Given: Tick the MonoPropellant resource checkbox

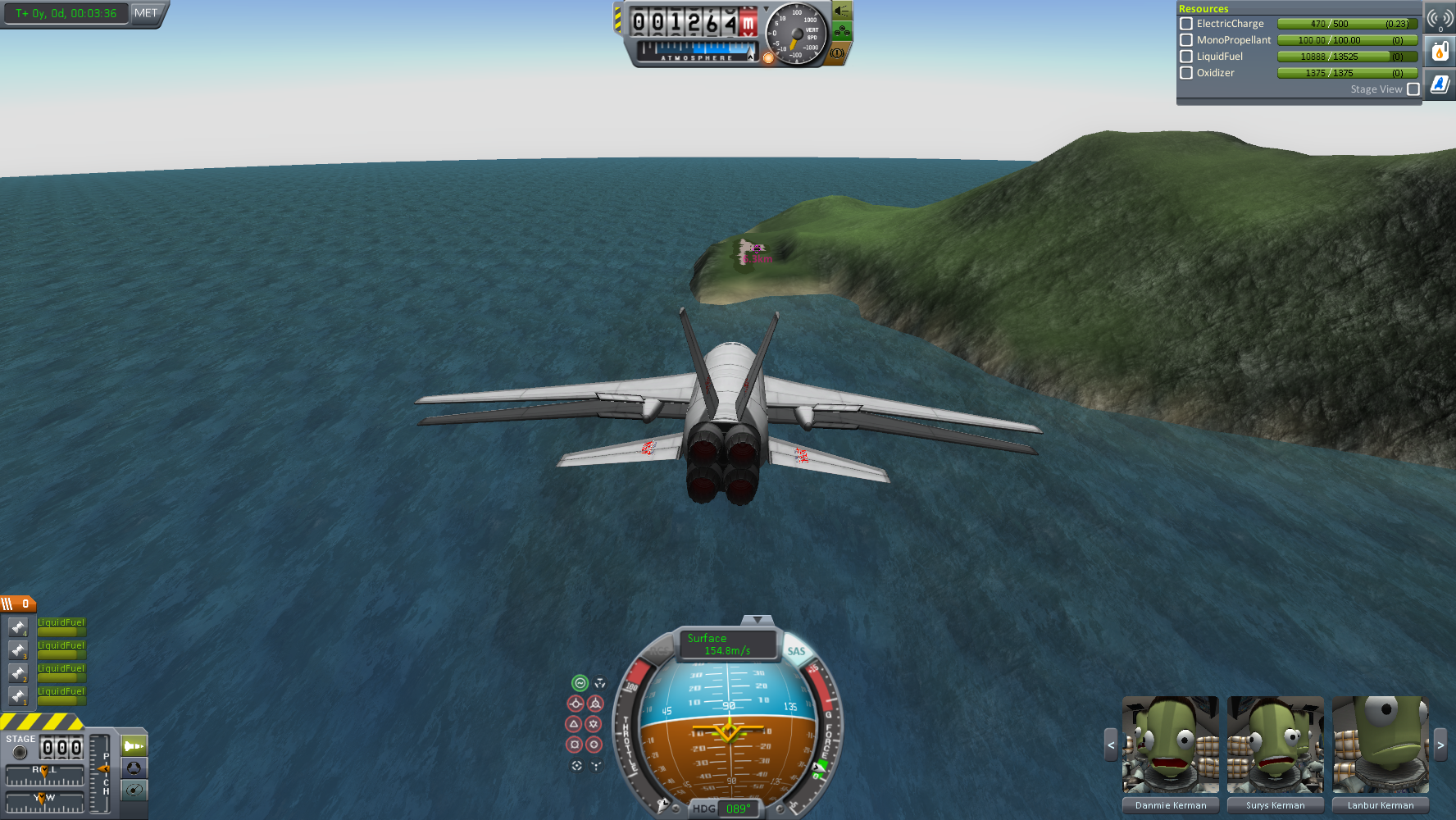Looking at the screenshot, I should pos(1186,40).
